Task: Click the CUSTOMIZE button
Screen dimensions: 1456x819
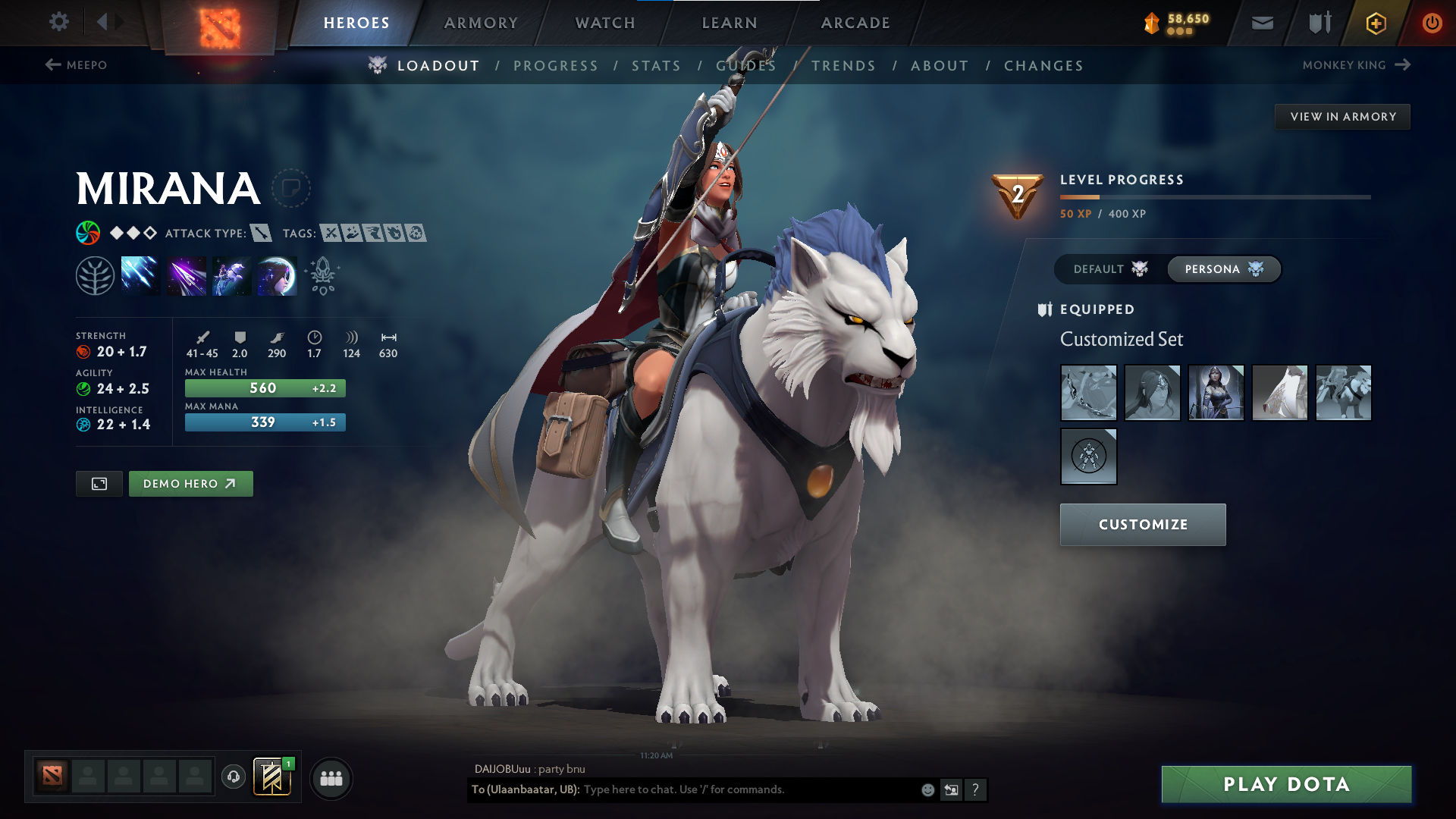Action: [x=1142, y=524]
